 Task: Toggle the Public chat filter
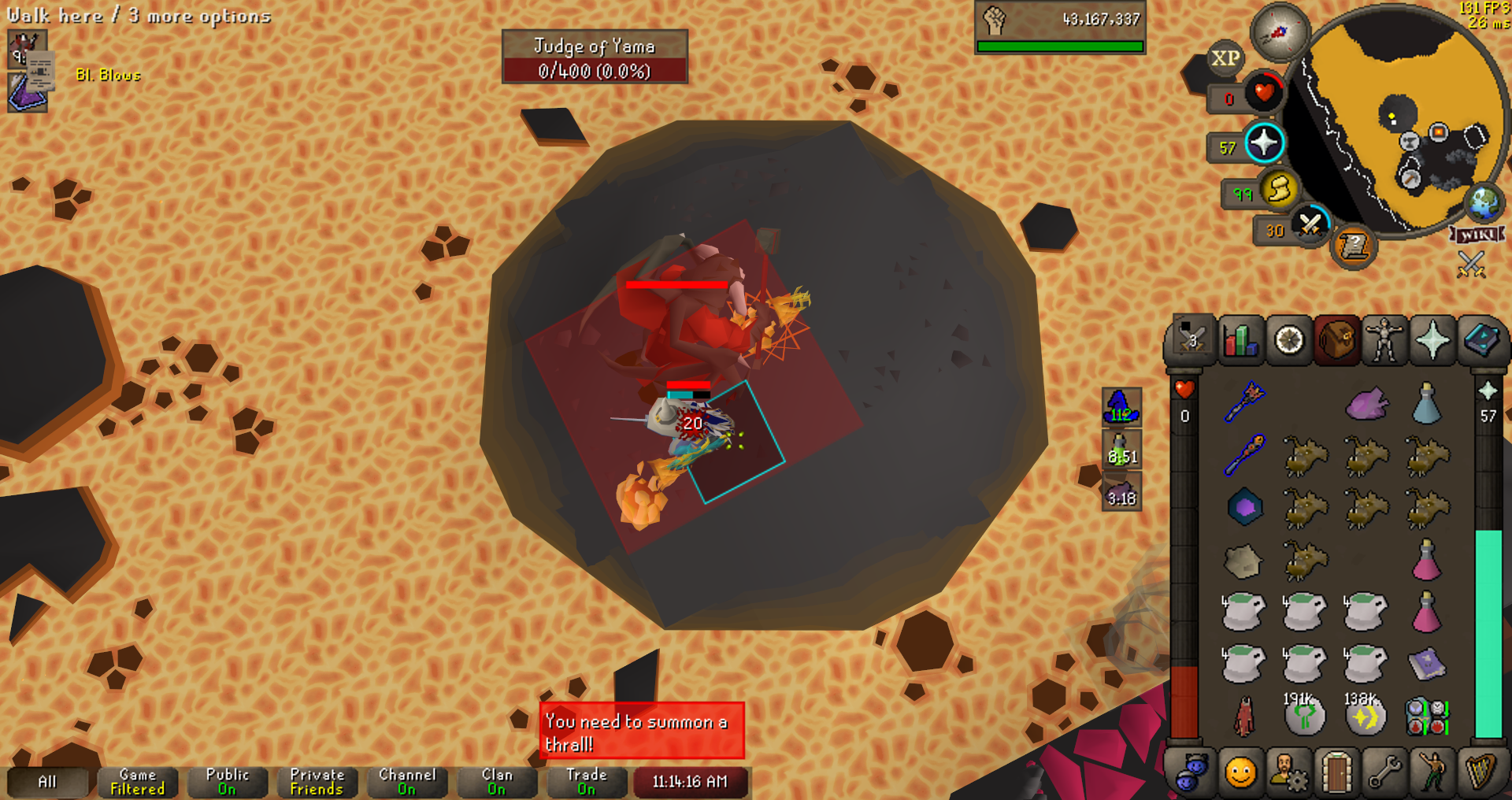[x=227, y=782]
